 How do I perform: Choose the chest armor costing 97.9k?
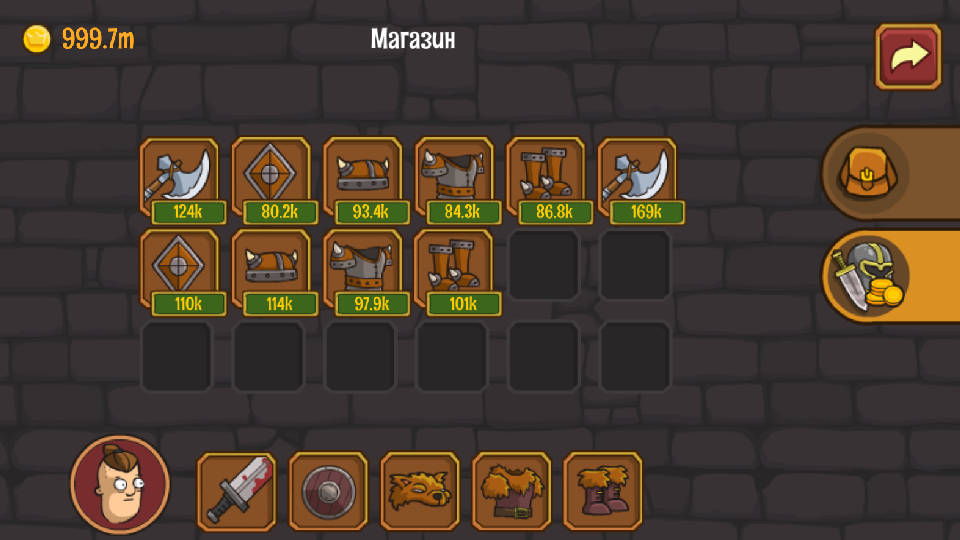(362, 268)
